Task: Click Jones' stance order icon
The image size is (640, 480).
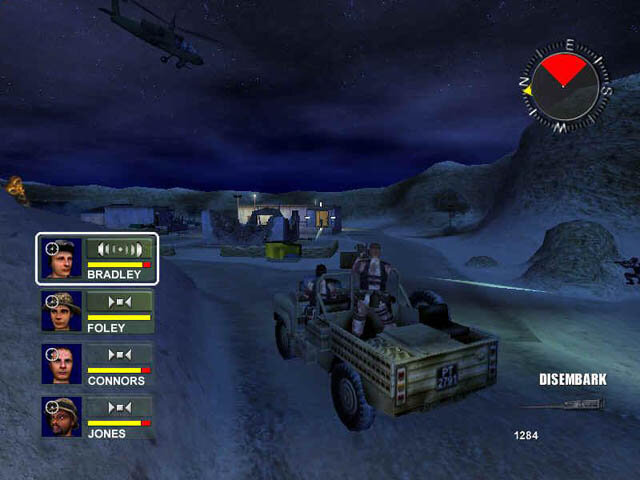Action: tap(119, 407)
